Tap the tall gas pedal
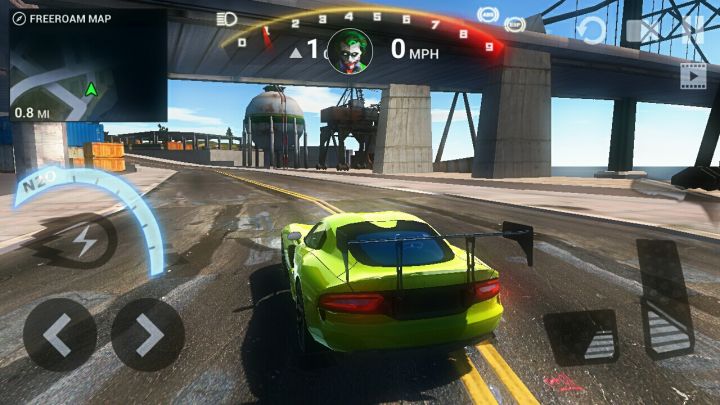 [665, 298]
